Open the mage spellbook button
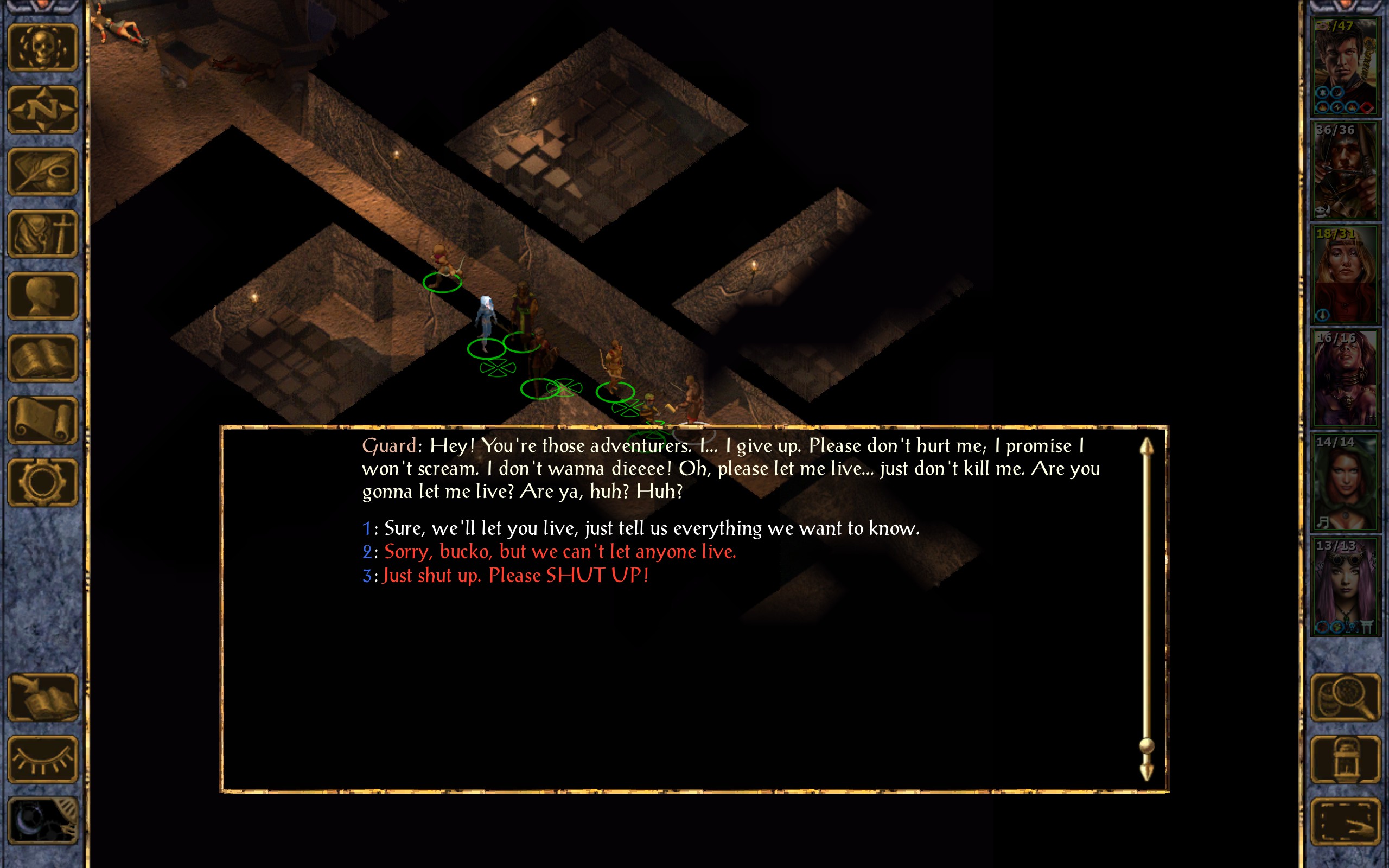This screenshot has height=868, width=1389. [x=43, y=358]
